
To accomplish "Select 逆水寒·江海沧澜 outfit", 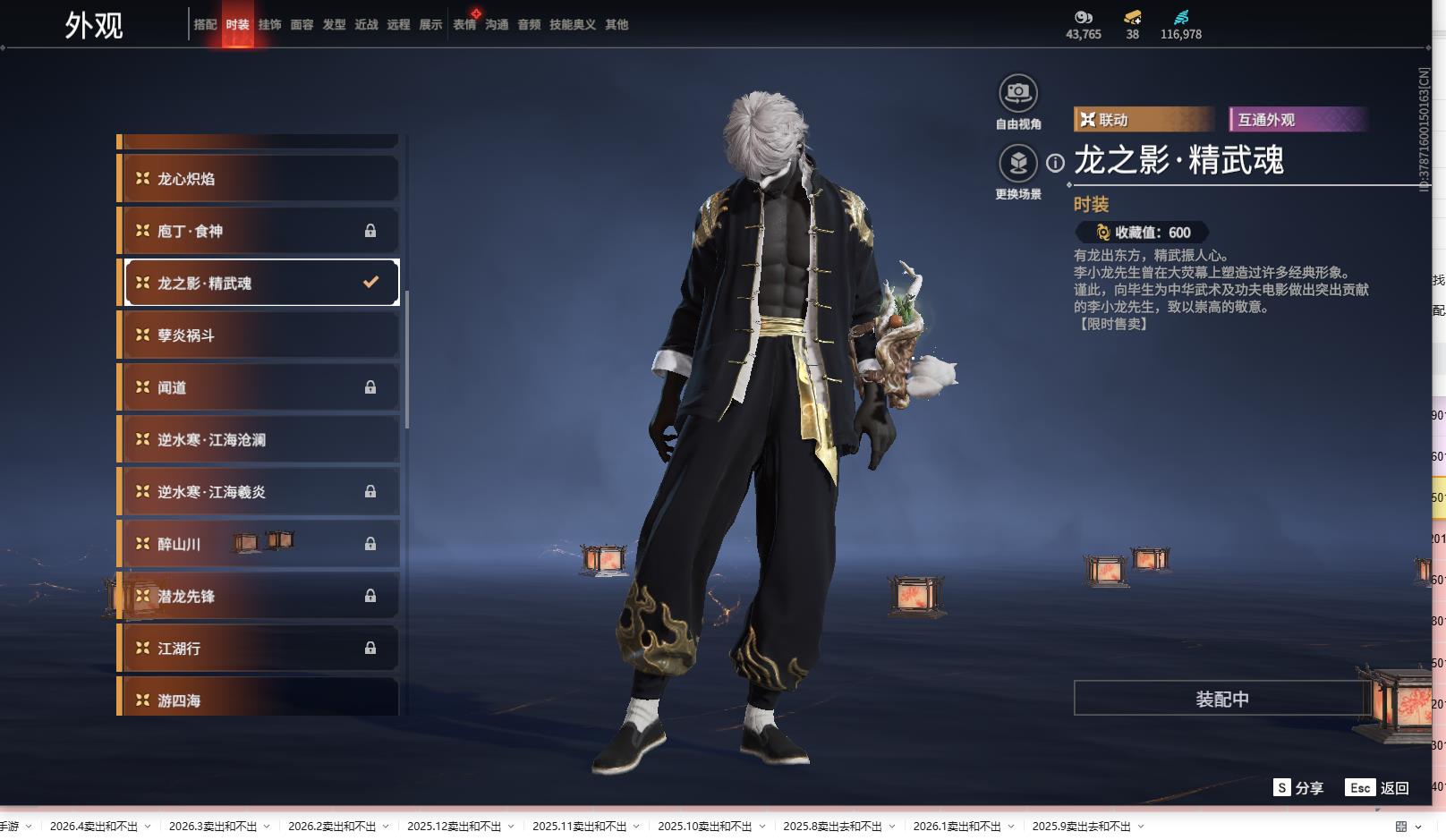I will [x=259, y=440].
